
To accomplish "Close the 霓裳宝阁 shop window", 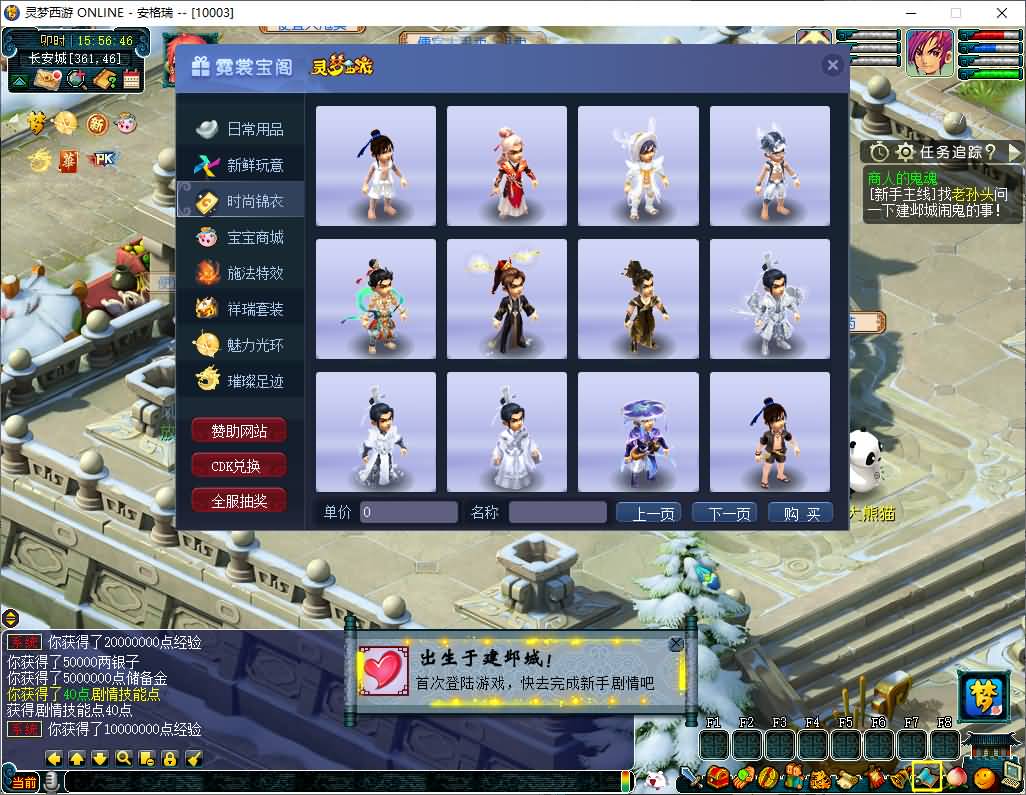I will (832, 66).
